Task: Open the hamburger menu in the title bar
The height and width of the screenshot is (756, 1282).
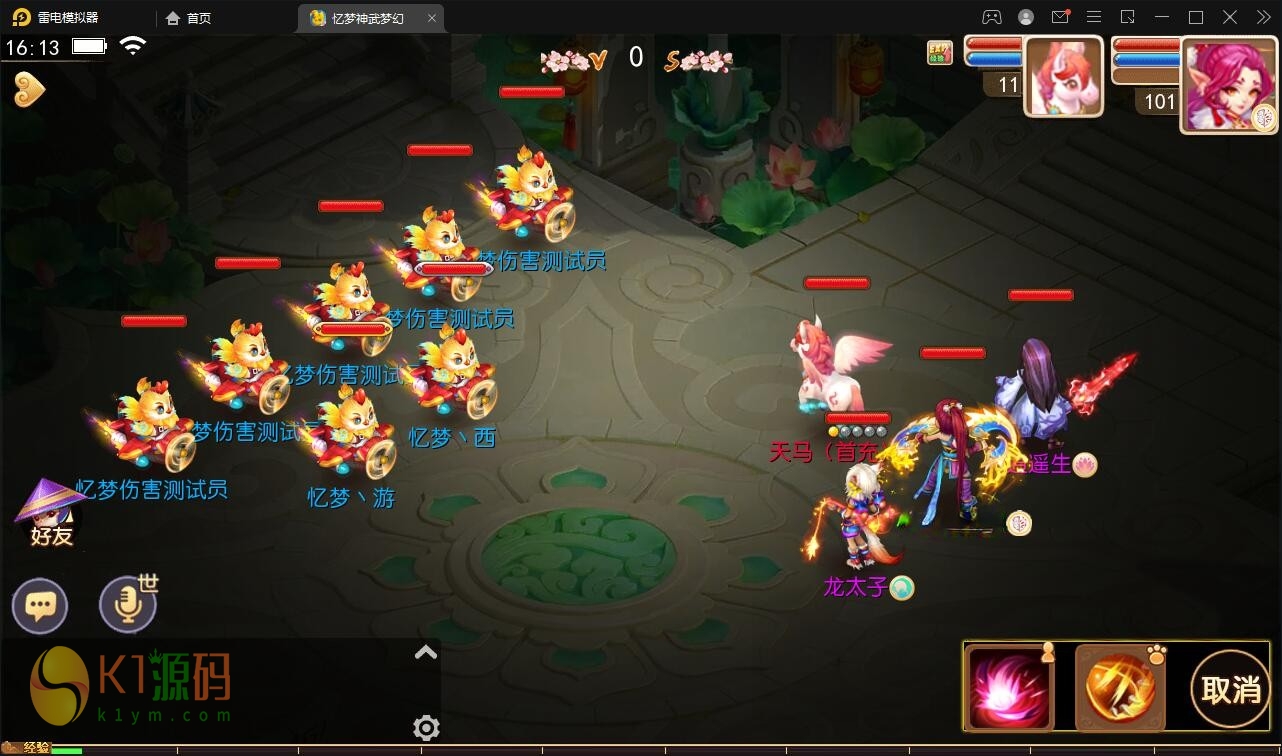Action: click(1093, 16)
